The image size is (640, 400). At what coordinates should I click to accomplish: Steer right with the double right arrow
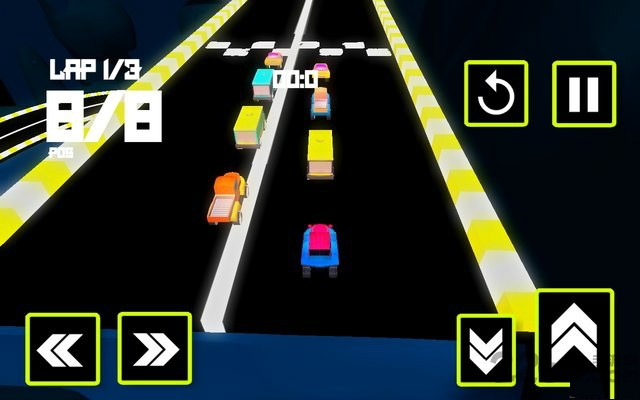154,348
